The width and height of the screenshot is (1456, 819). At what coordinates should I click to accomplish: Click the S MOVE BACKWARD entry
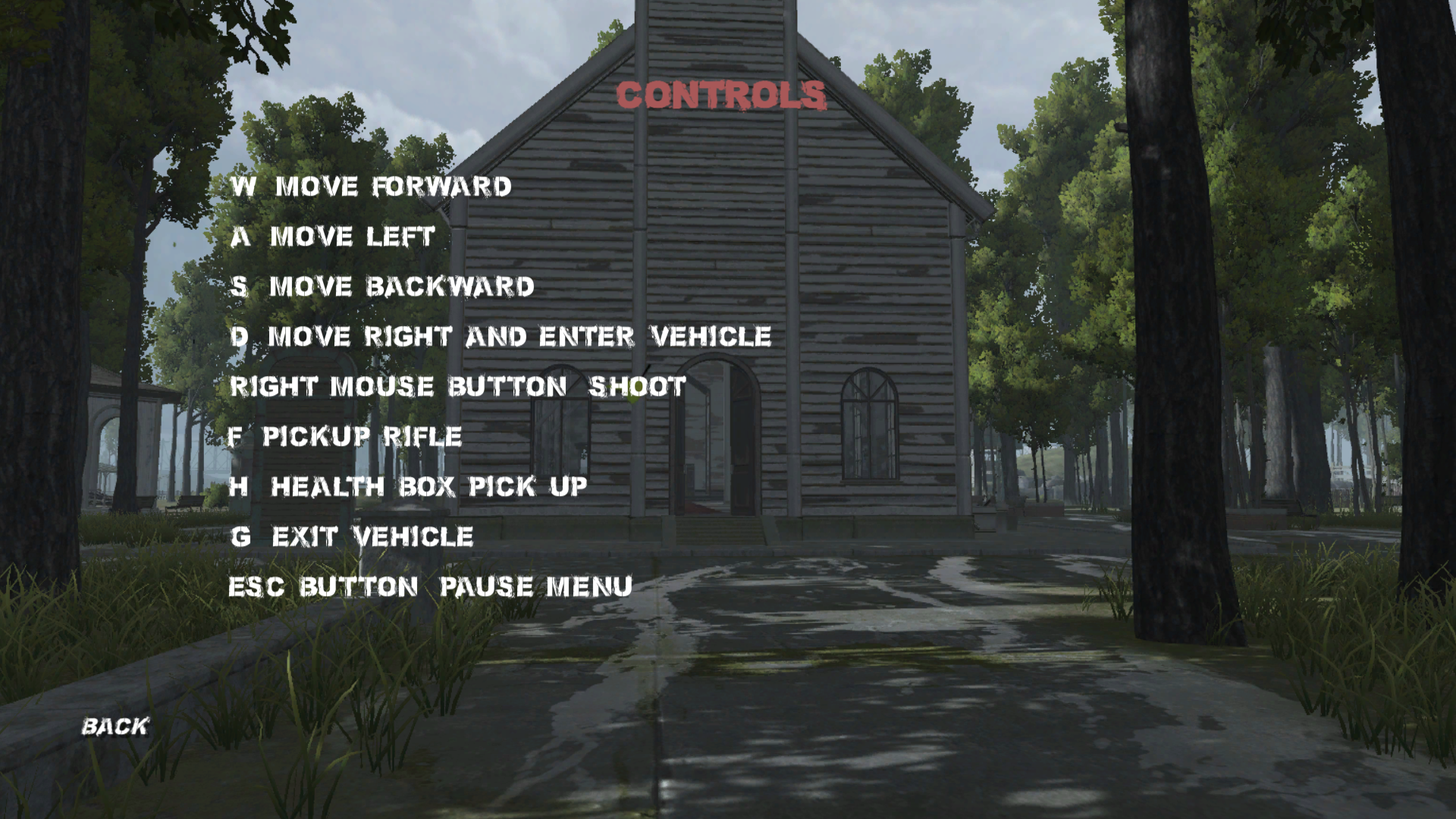383,287
